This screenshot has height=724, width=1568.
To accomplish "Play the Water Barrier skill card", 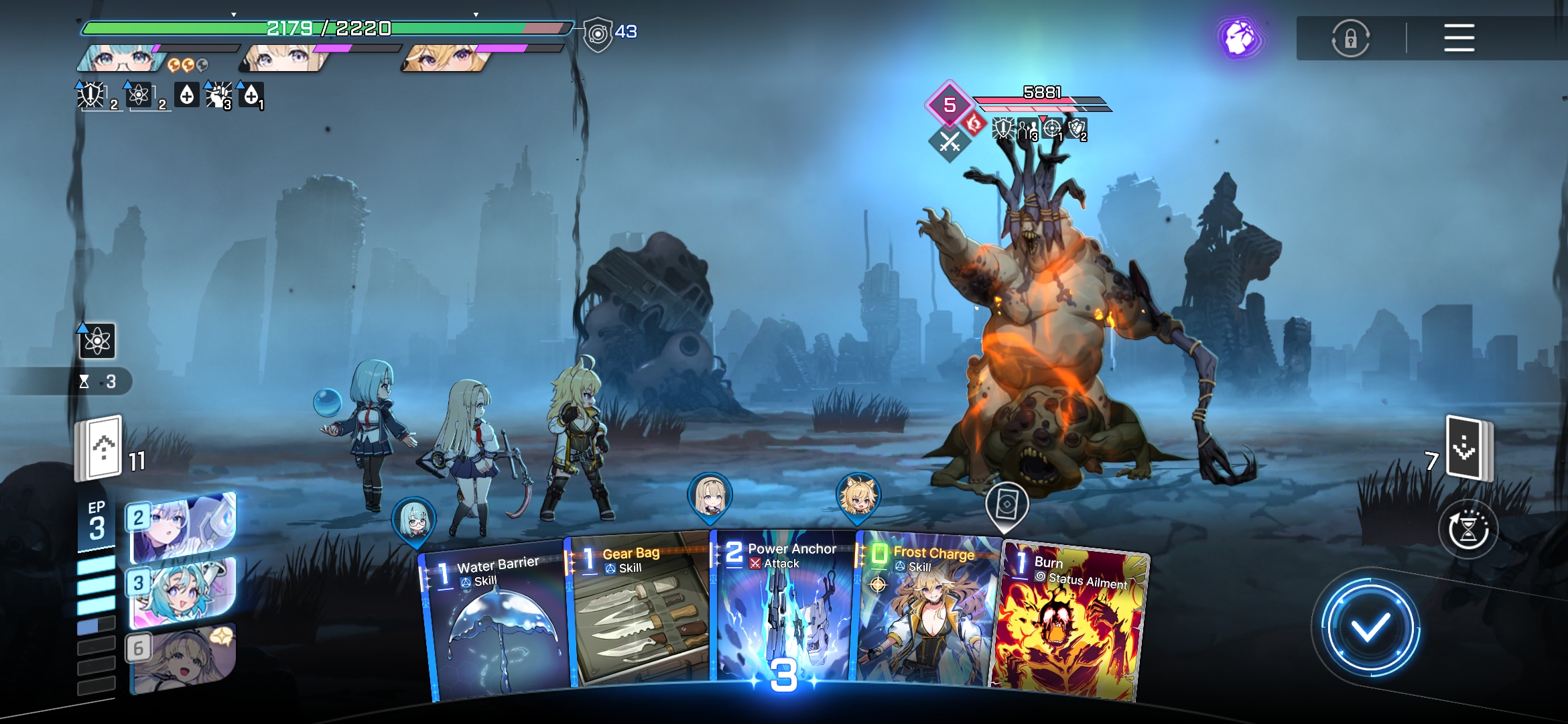I will point(496,623).
